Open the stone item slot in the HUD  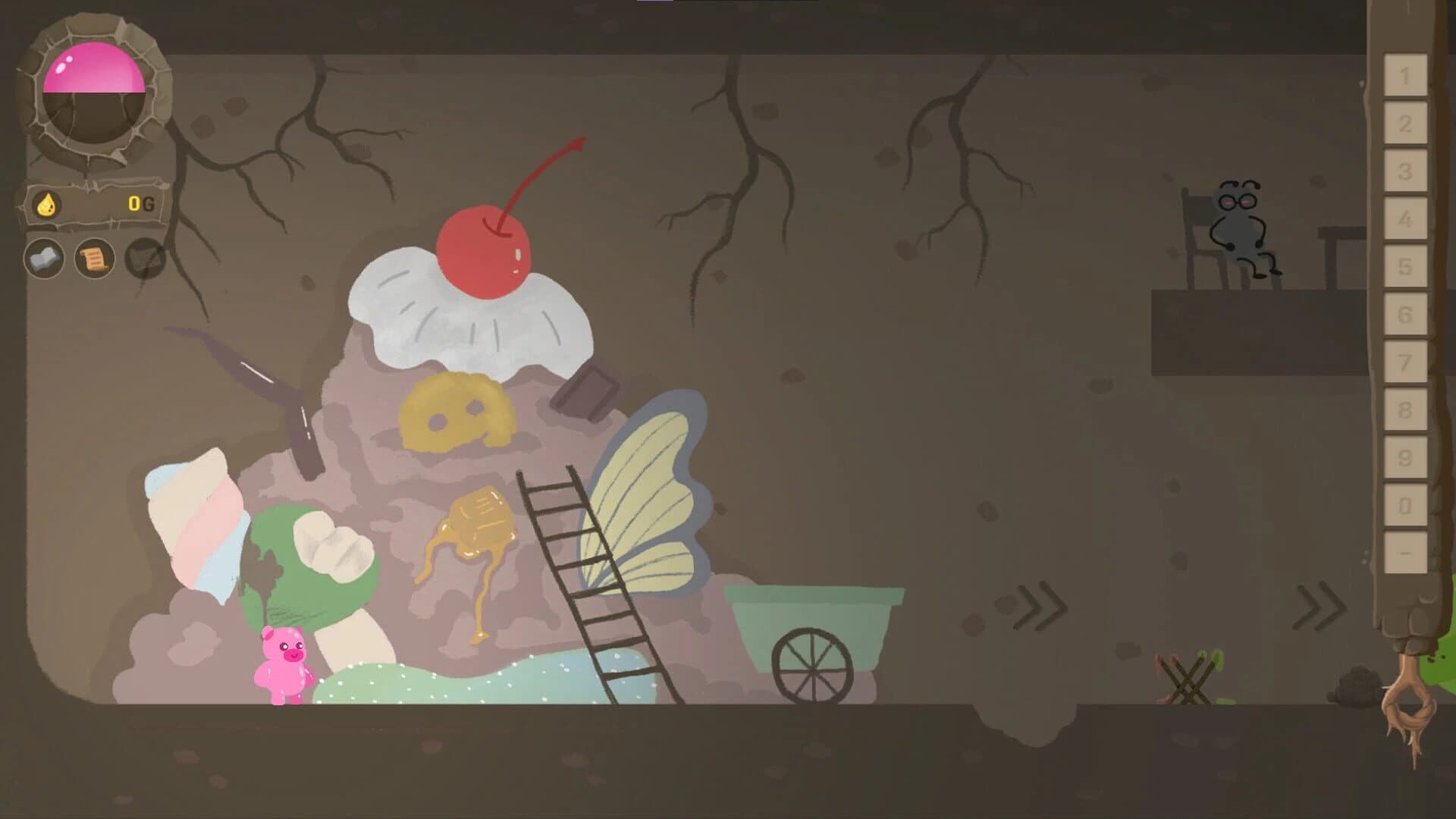tap(44, 259)
